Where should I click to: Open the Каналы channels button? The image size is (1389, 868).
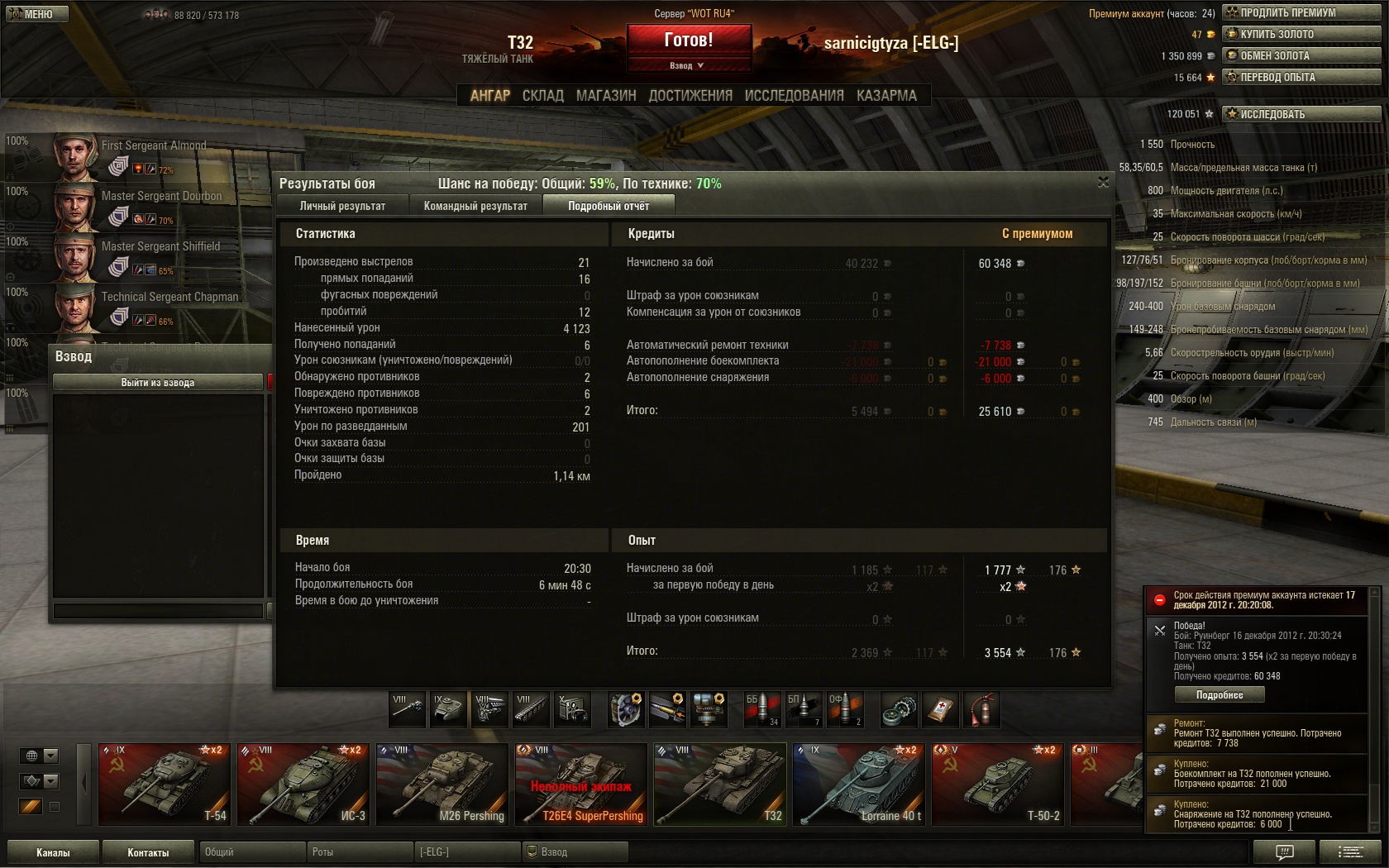pos(53,852)
